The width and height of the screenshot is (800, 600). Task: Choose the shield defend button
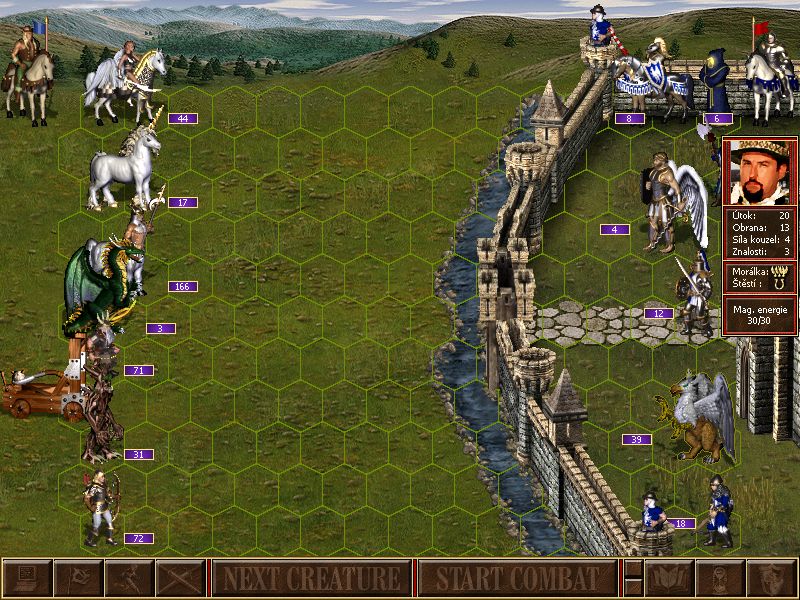(769, 578)
